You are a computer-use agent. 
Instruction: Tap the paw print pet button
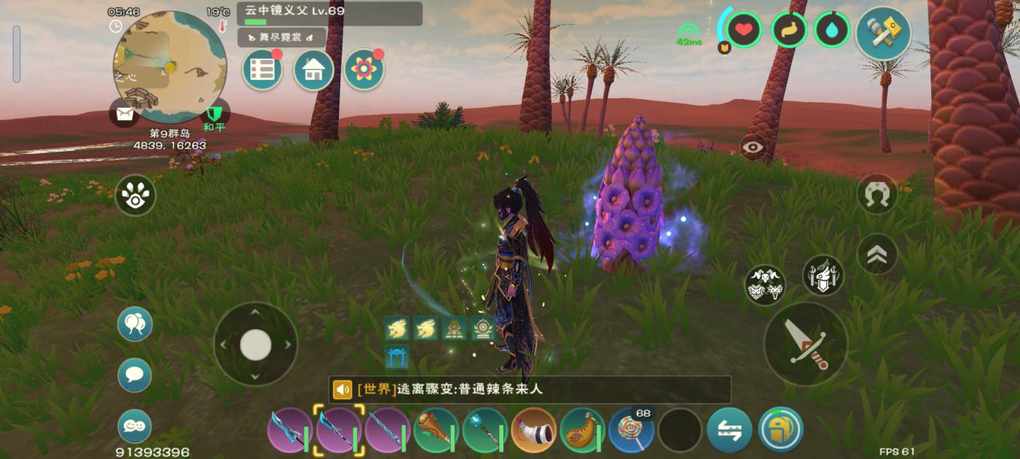tap(135, 195)
